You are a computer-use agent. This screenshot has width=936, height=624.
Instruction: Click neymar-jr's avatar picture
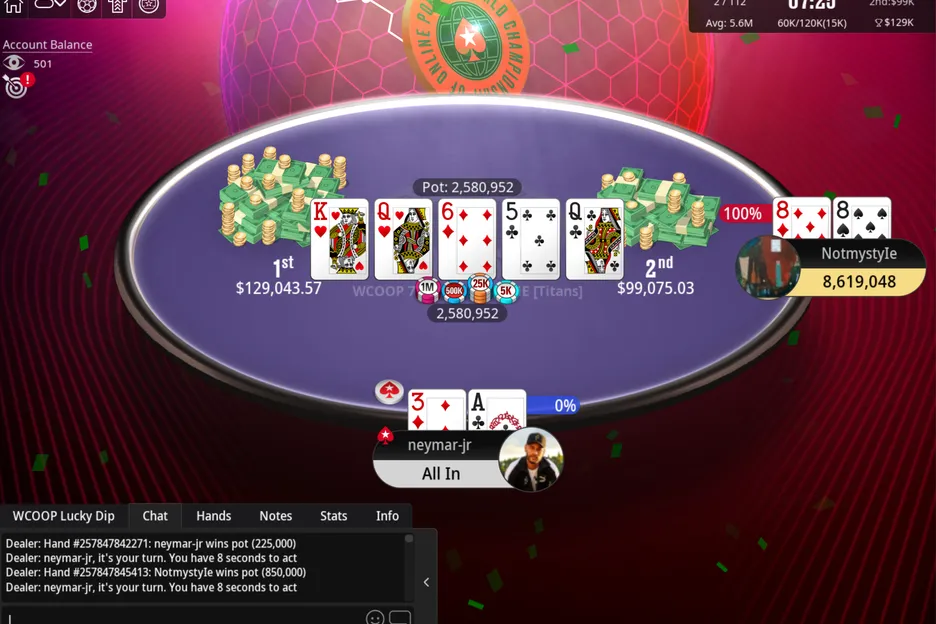(x=531, y=459)
